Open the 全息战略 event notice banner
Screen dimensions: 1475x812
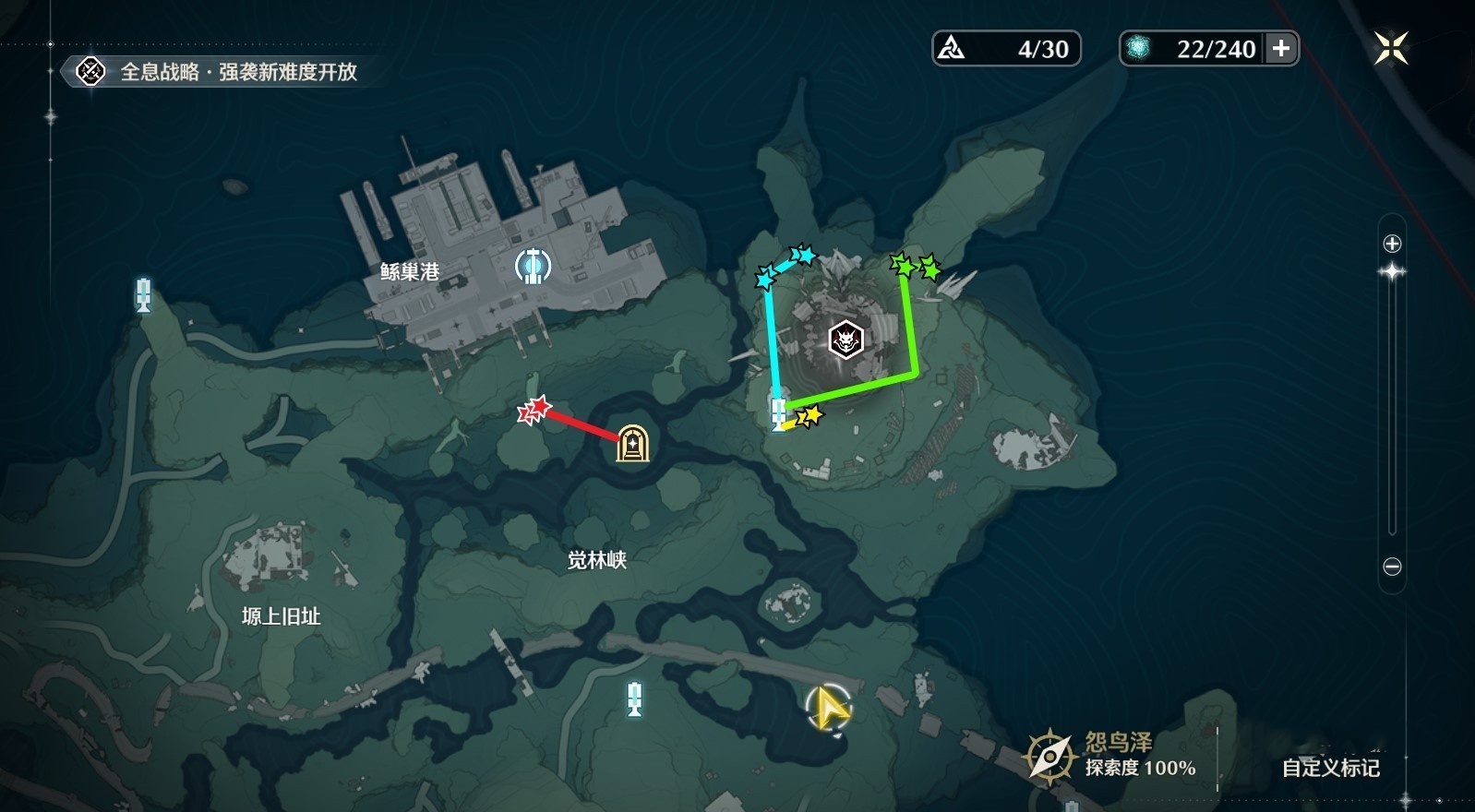222,72
